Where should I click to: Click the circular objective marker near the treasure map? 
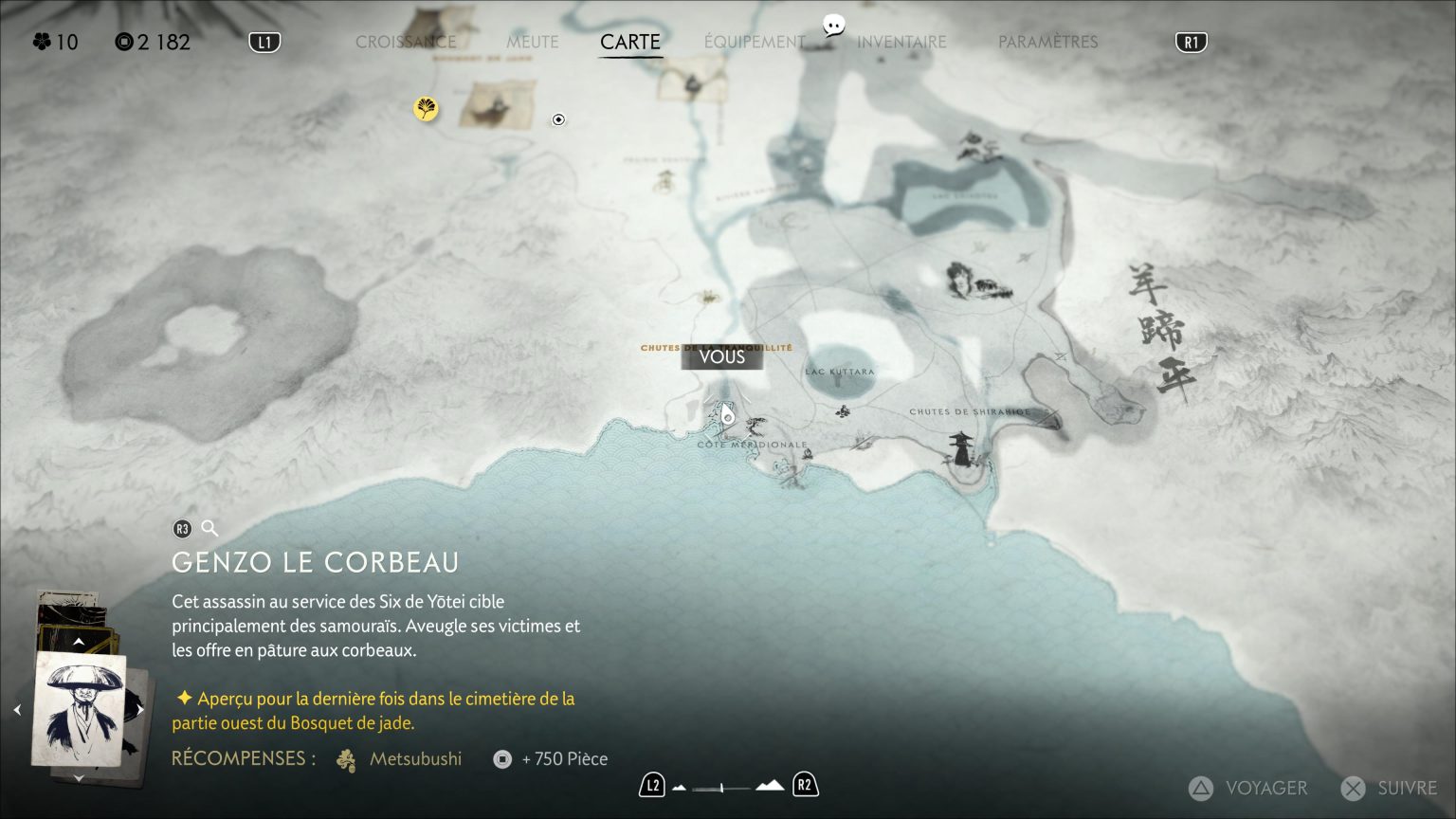pos(558,119)
